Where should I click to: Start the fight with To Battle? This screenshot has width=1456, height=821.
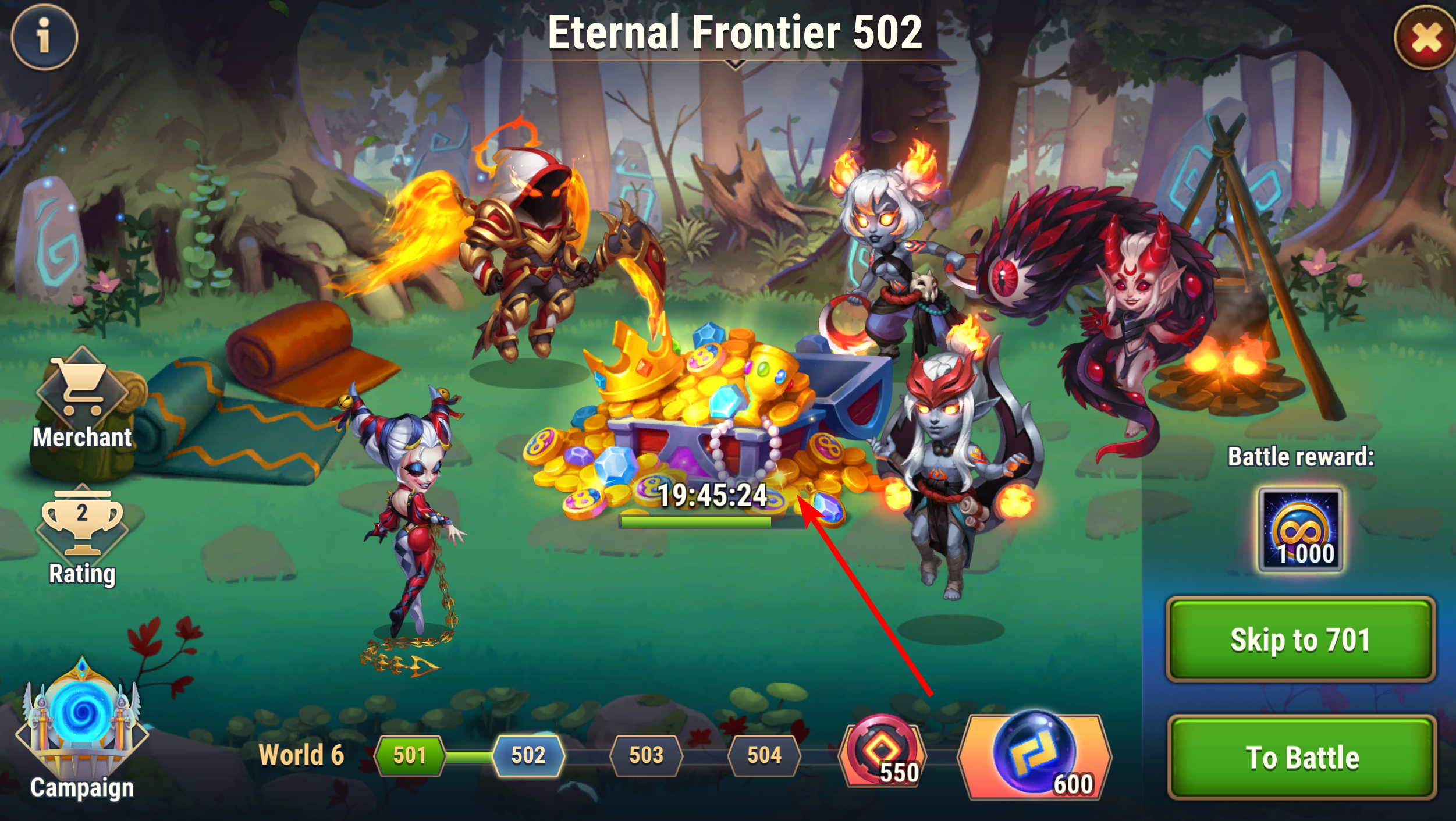pos(1301,757)
